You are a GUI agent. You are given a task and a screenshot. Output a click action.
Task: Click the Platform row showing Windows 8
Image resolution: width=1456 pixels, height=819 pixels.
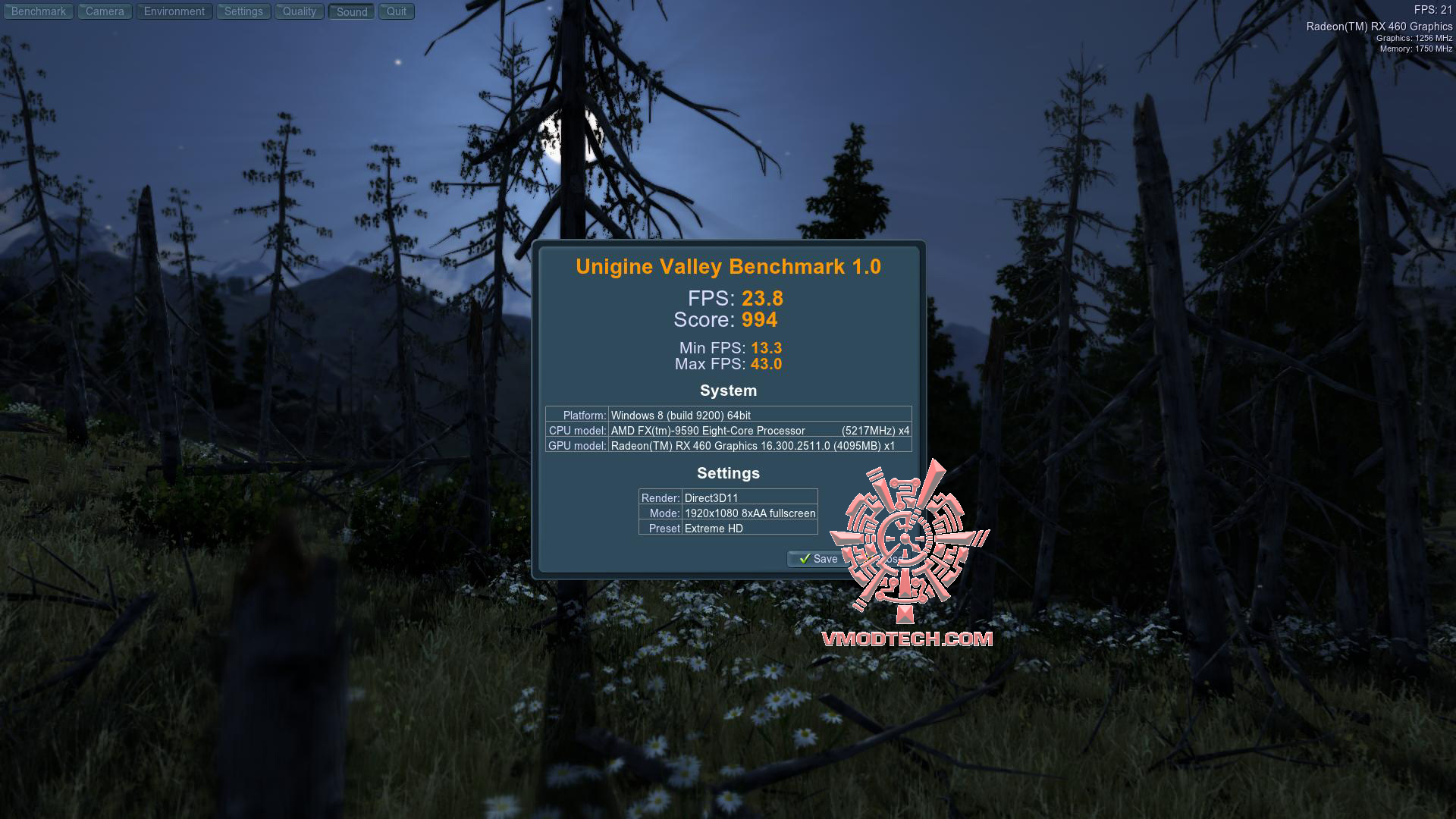click(728, 415)
